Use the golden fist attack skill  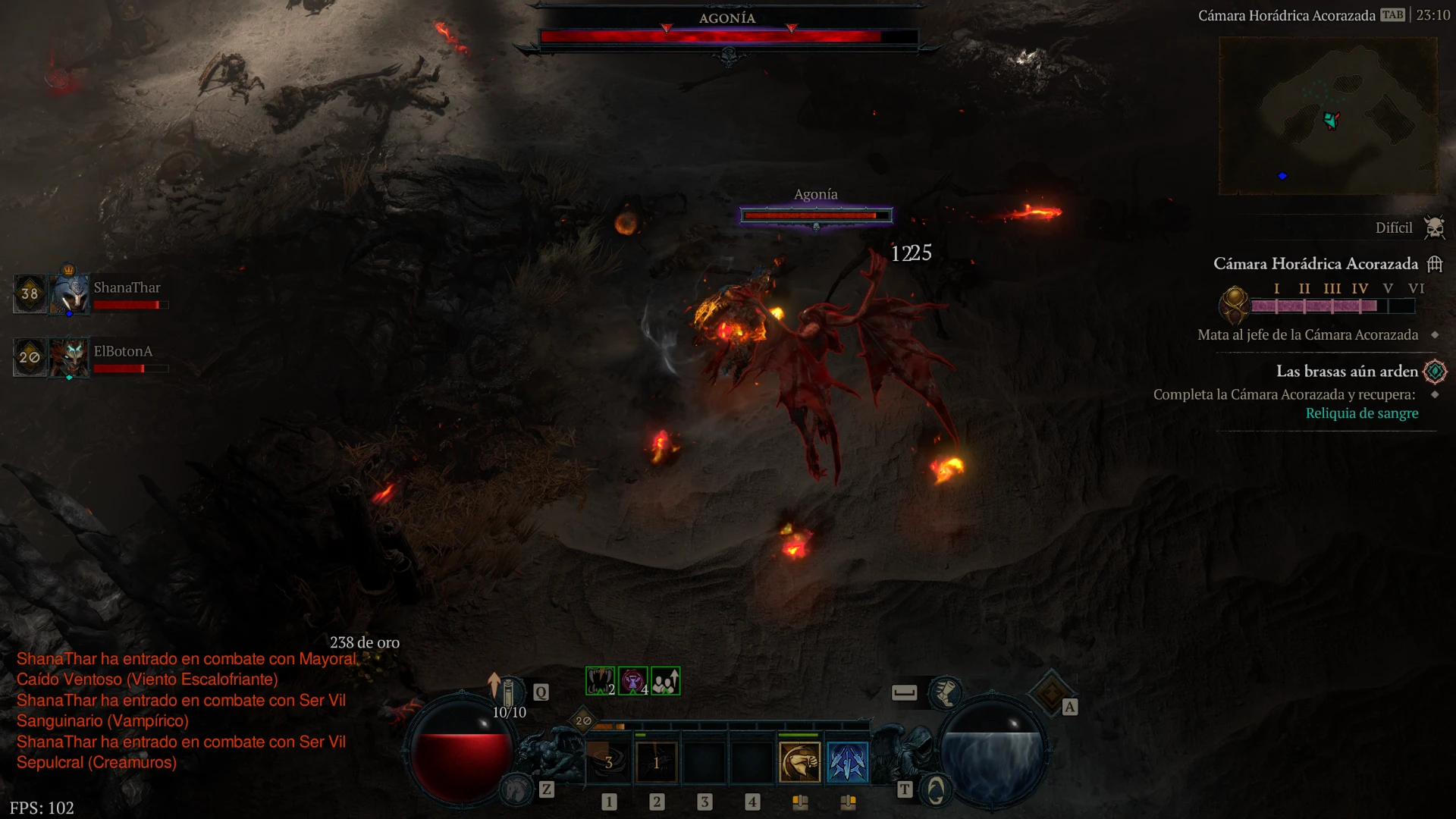pyautogui.click(x=799, y=762)
